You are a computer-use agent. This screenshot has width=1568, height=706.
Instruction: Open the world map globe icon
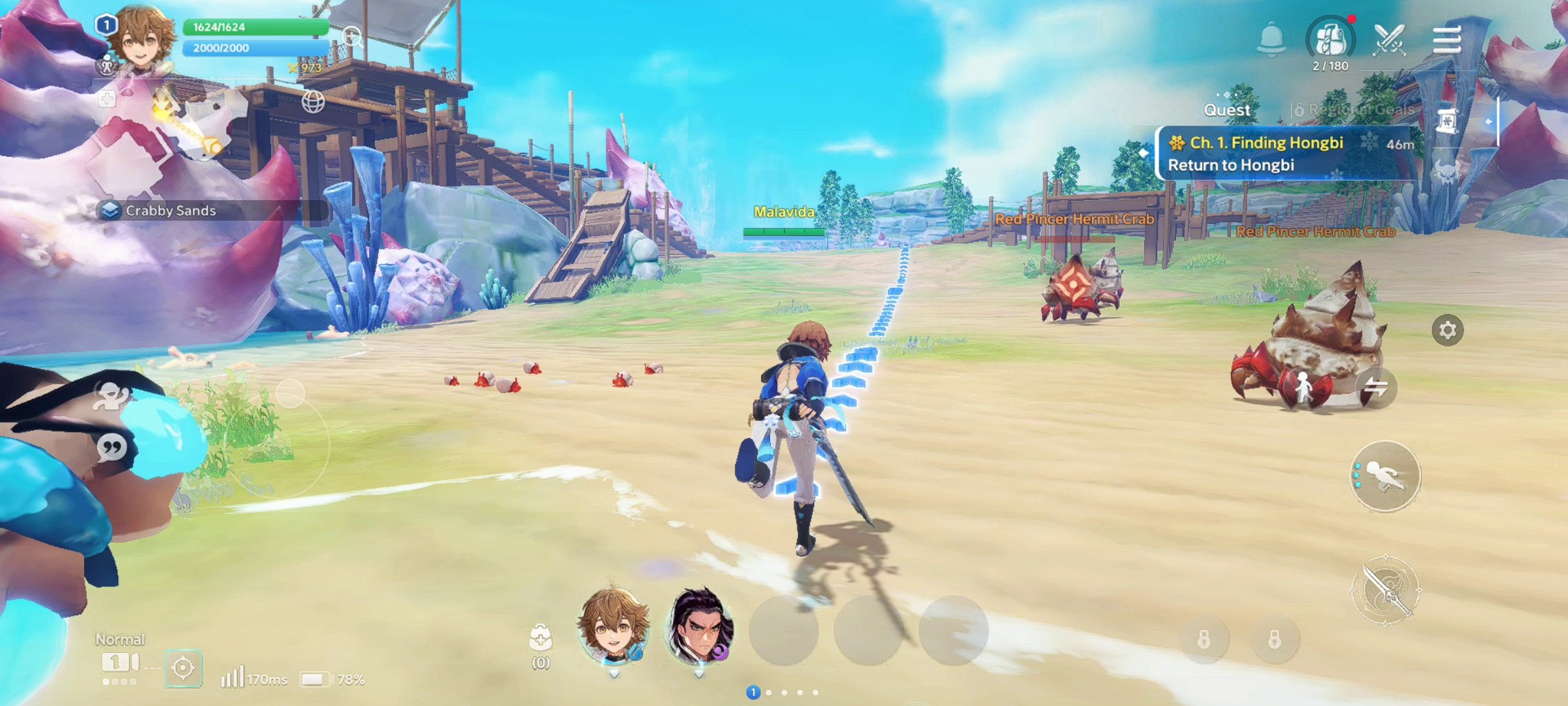[313, 101]
